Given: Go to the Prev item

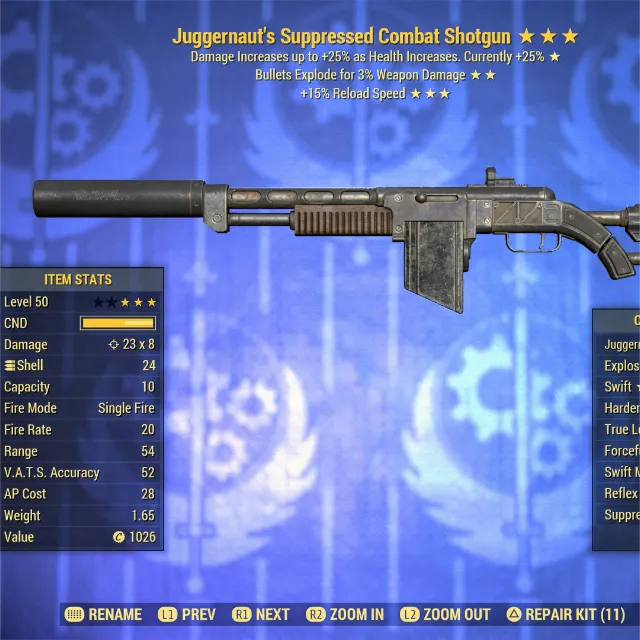Looking at the screenshot, I should (x=190, y=614).
